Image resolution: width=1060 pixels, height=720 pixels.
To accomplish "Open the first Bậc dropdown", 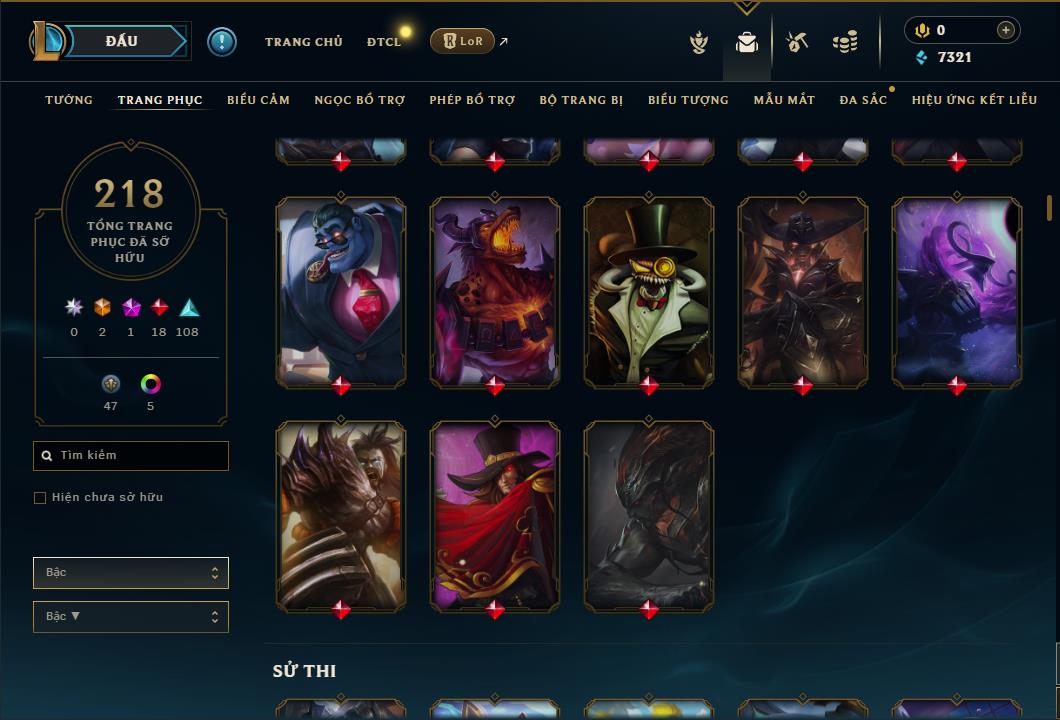I will pyautogui.click(x=131, y=573).
